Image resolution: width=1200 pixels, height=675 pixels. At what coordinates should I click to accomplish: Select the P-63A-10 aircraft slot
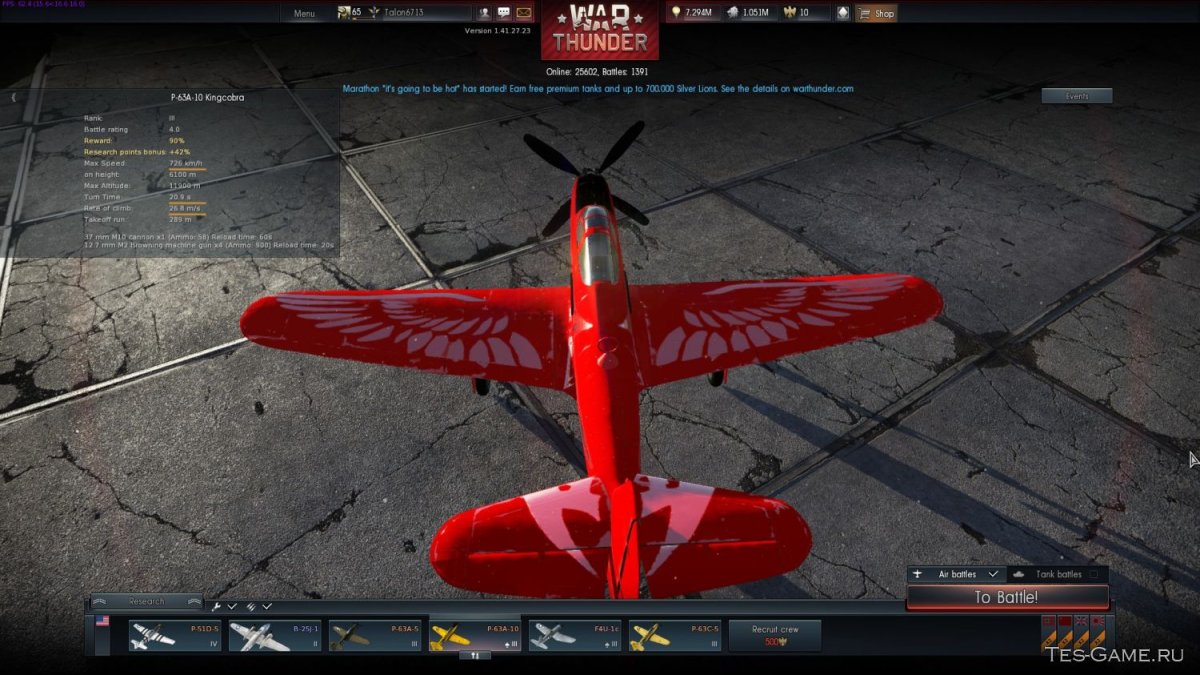point(474,635)
